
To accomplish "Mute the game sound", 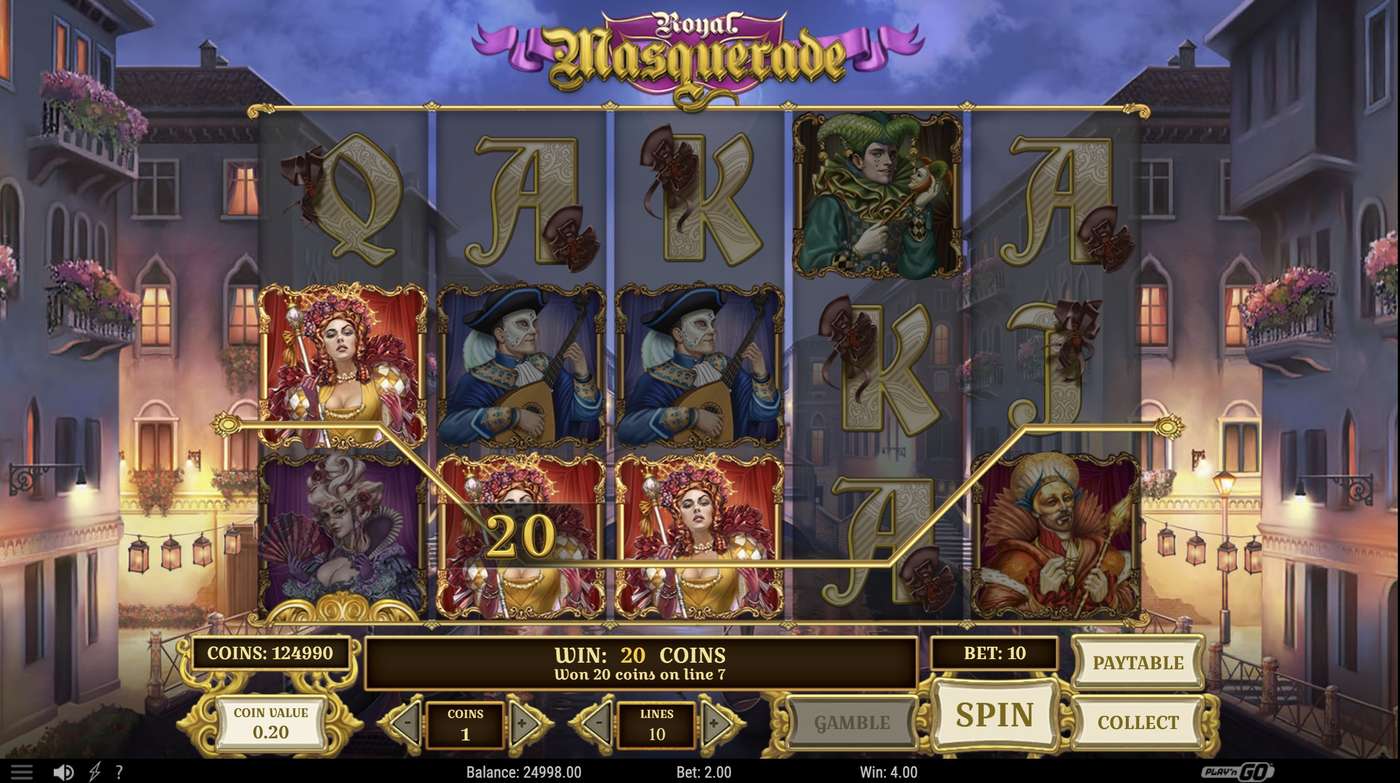I will [x=63, y=770].
